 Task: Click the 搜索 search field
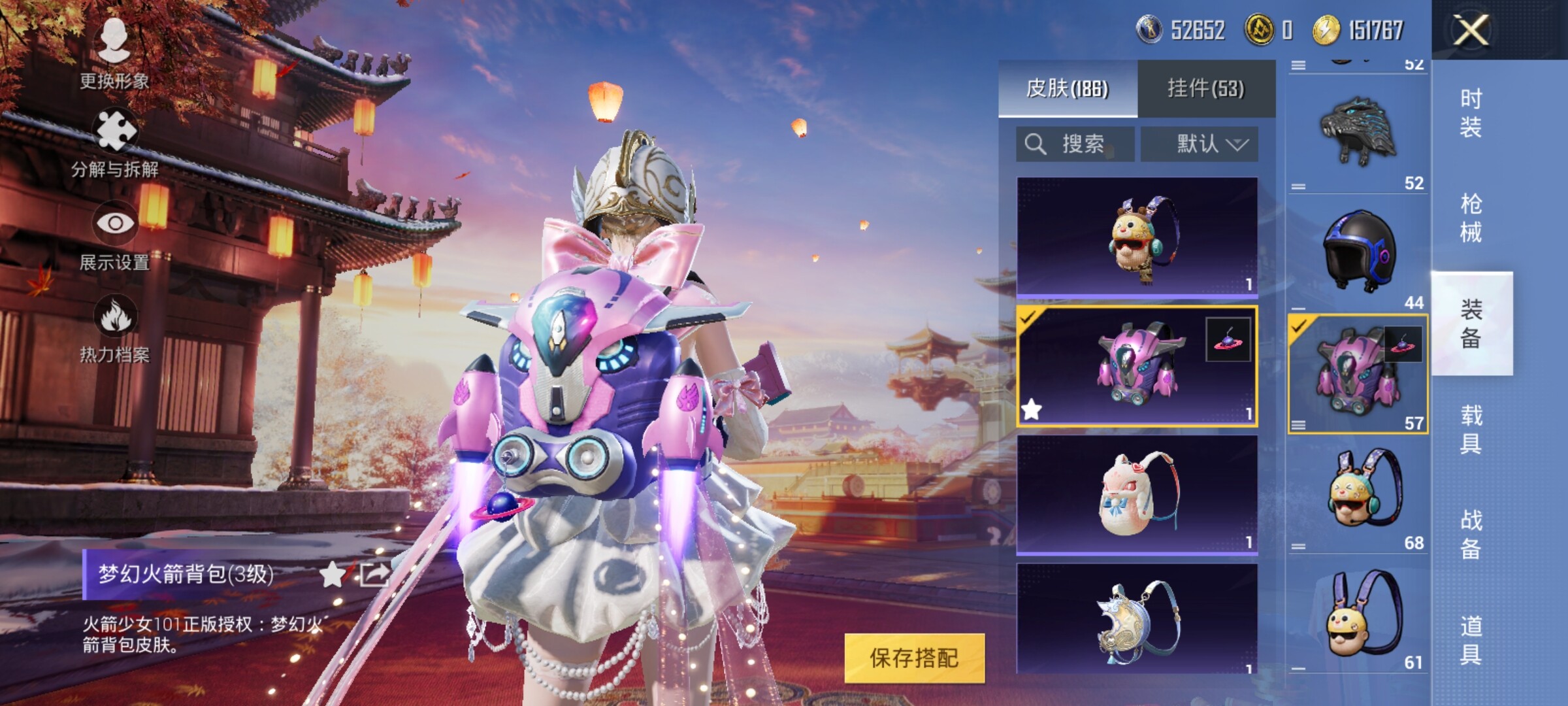tap(1075, 144)
